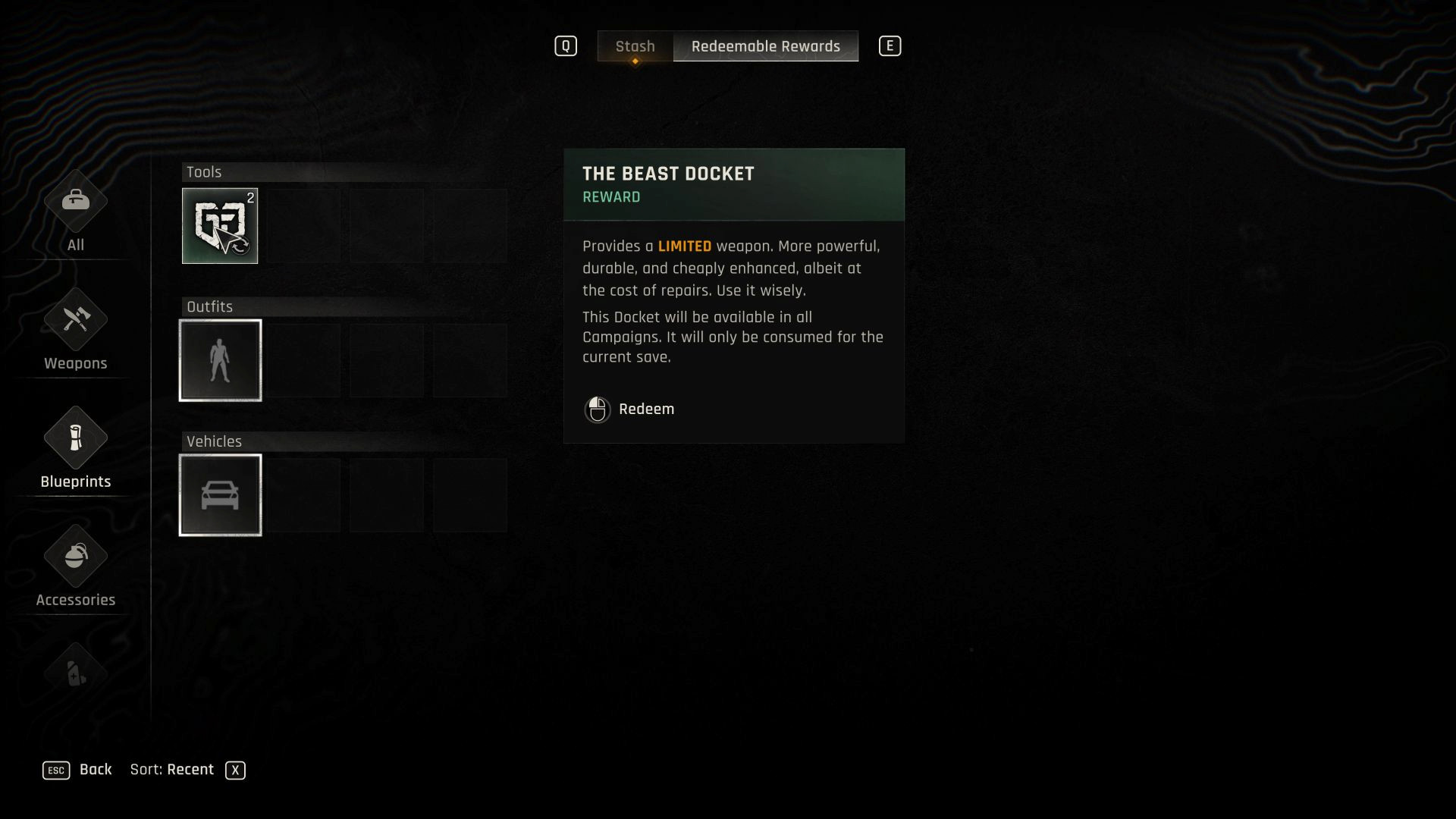Screen dimensions: 1456x819
Task: Click the vehicle icon in the Vehicles row
Action: coord(220,494)
